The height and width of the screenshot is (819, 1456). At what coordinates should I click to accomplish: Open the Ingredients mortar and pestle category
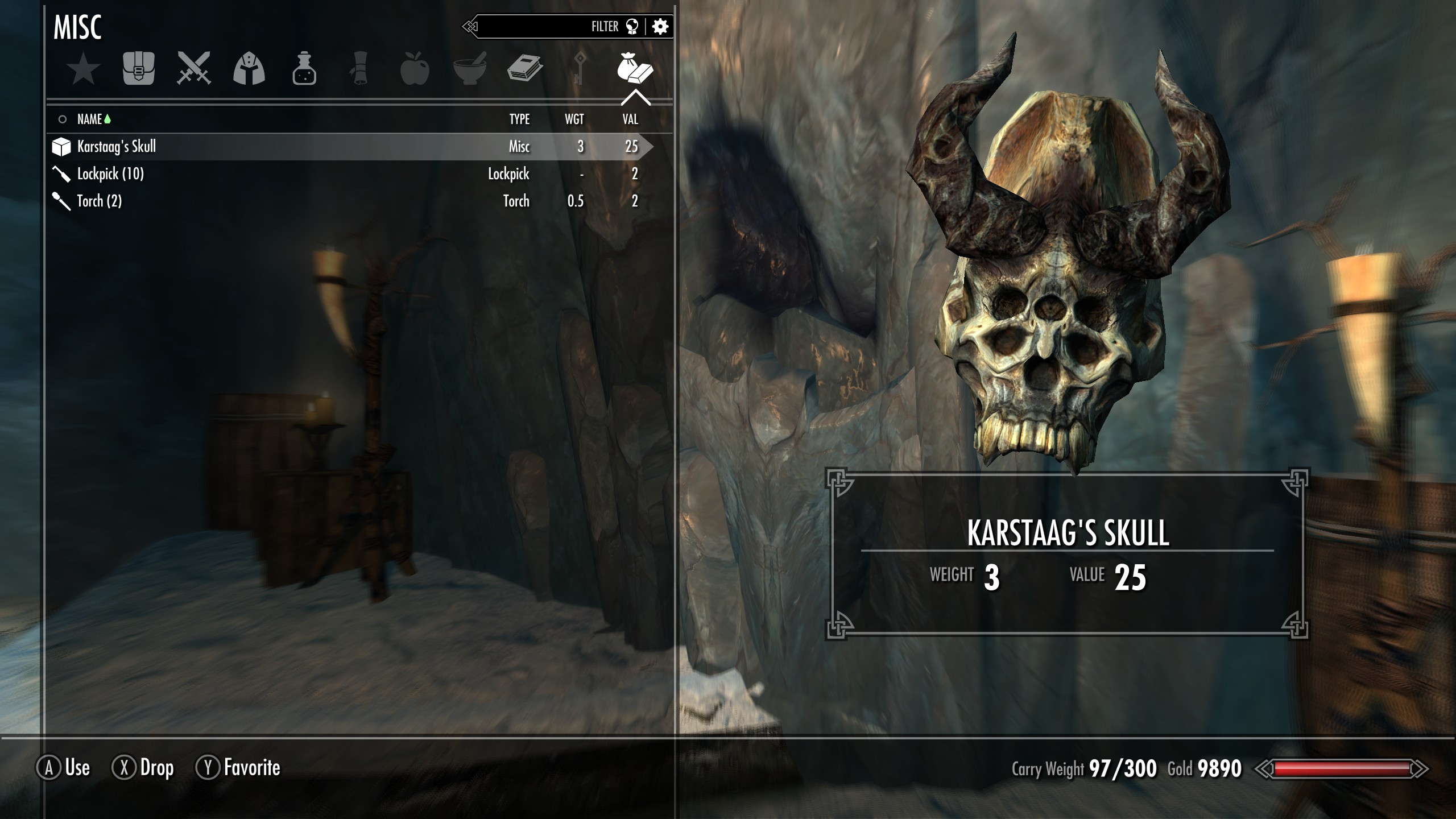(470, 69)
